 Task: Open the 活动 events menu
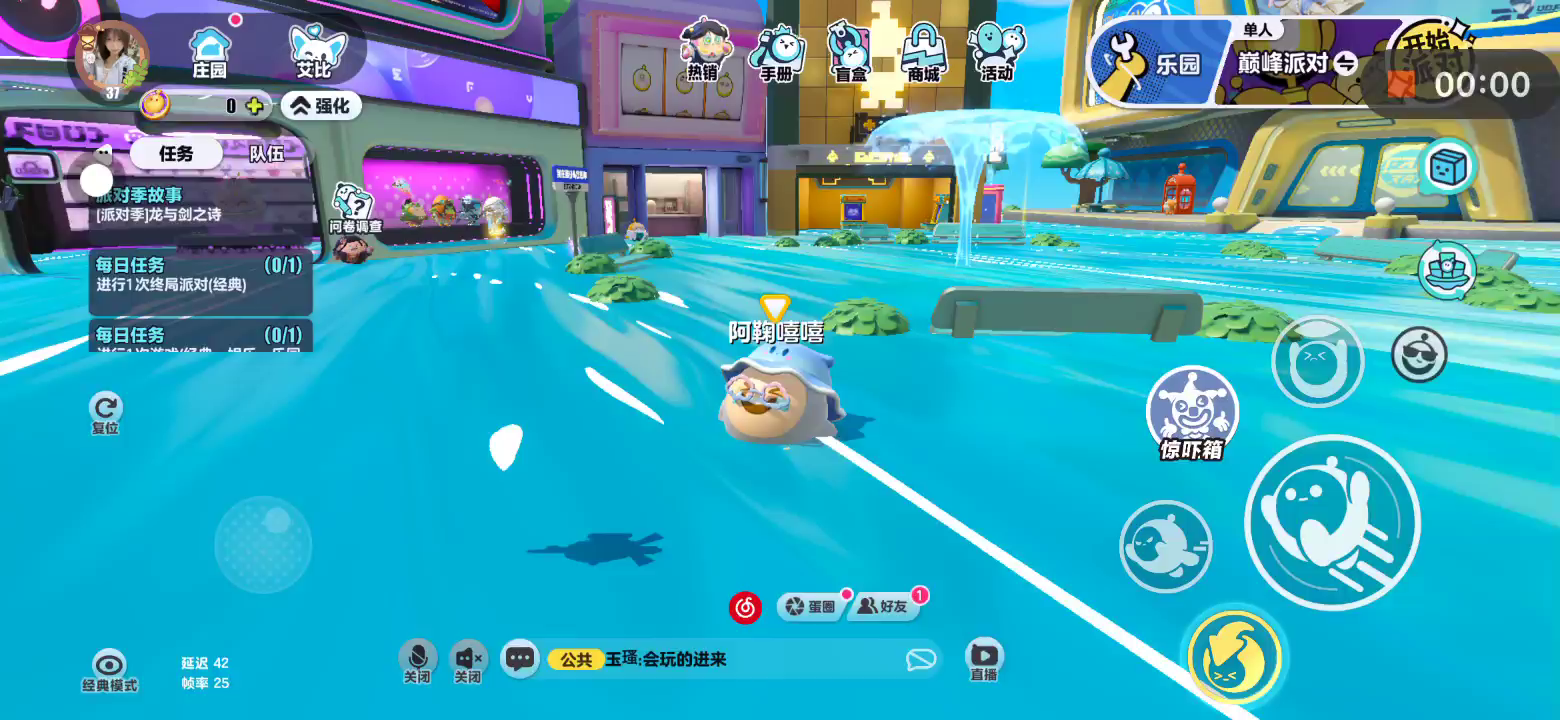click(x=996, y=52)
